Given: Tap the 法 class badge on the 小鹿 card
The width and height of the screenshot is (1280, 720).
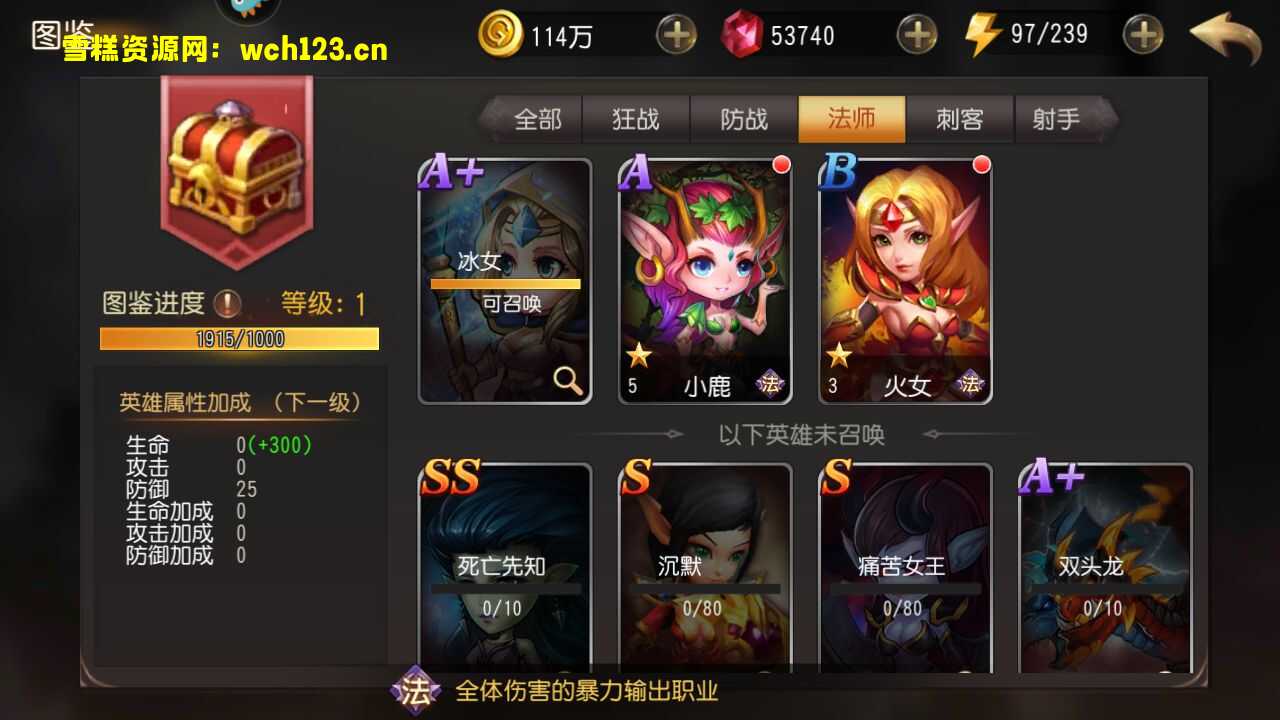Looking at the screenshot, I should (770, 382).
